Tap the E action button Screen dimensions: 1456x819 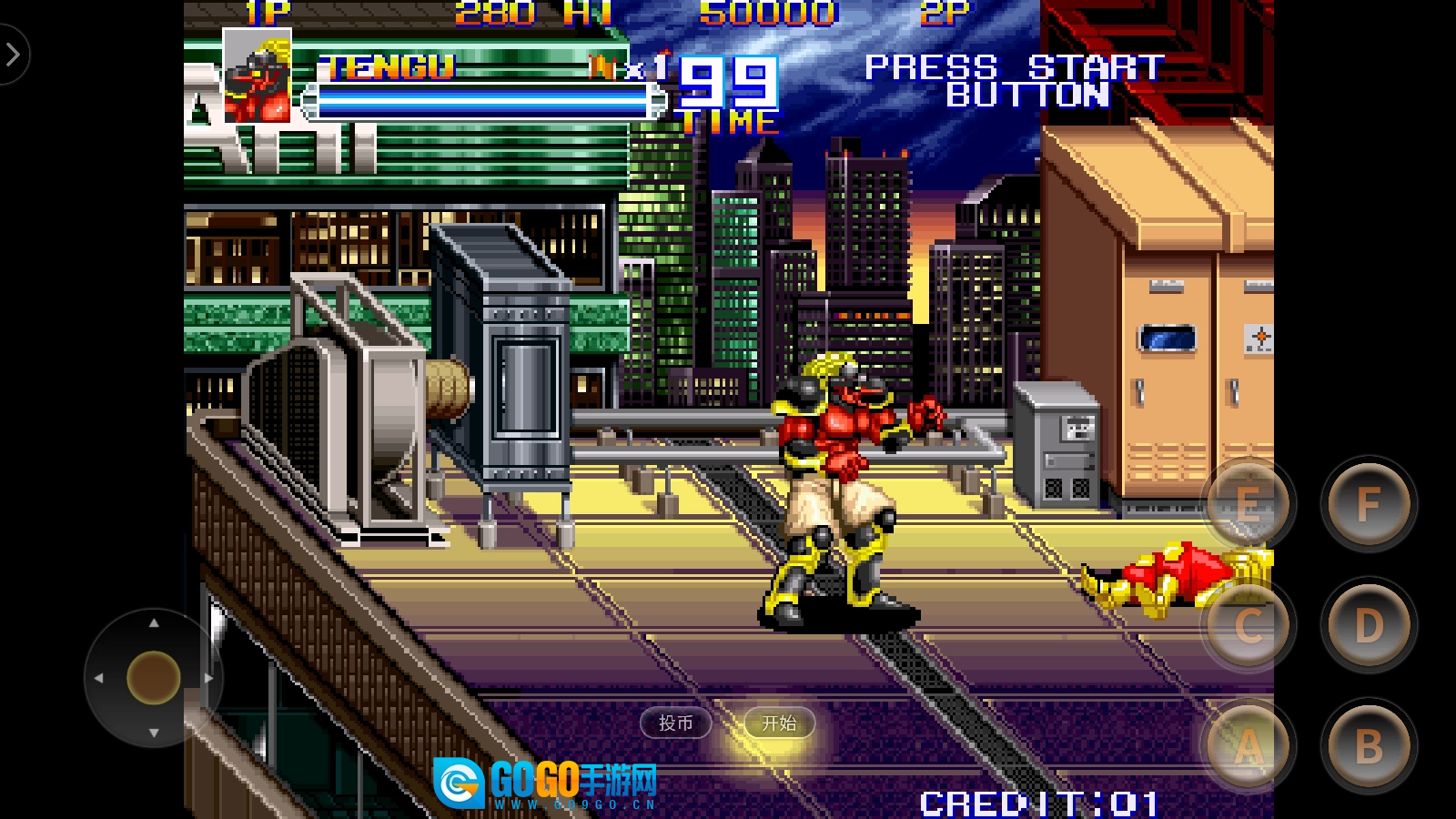coord(1249,504)
